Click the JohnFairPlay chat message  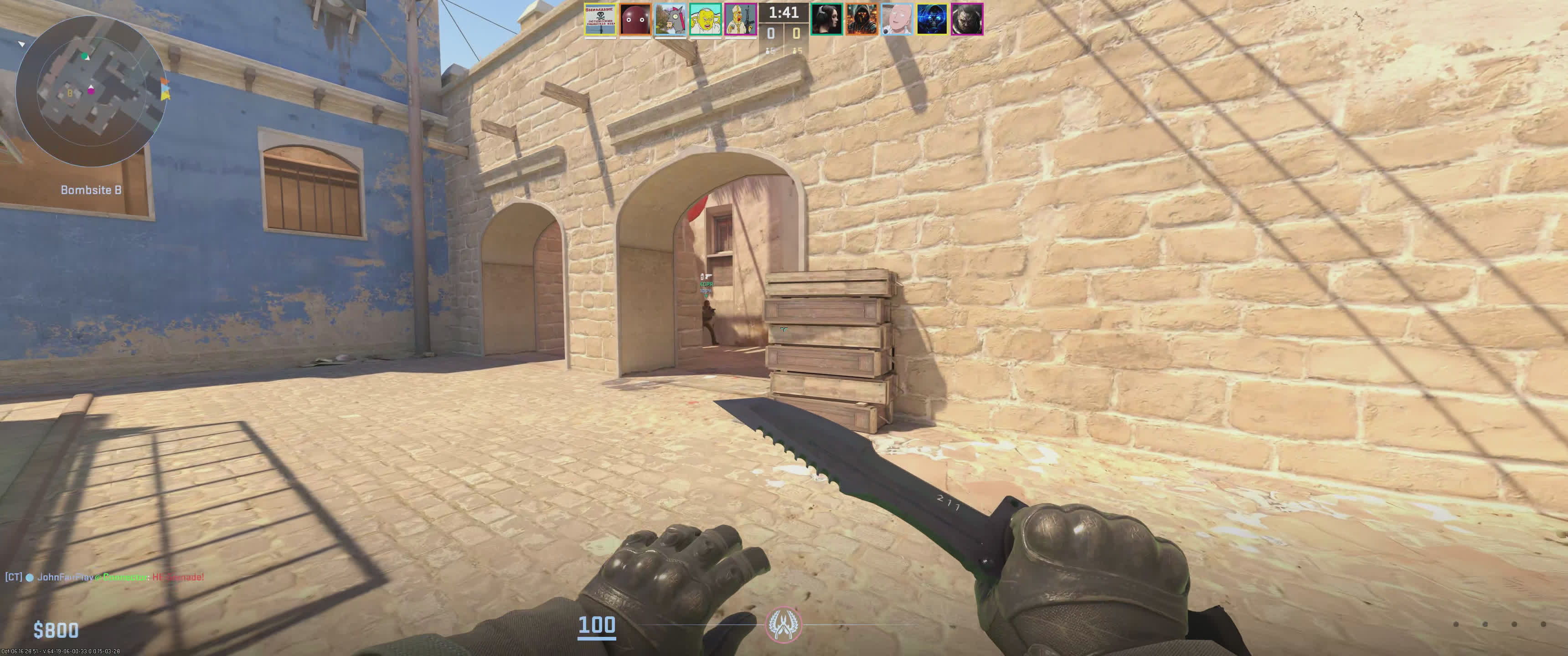105,577
